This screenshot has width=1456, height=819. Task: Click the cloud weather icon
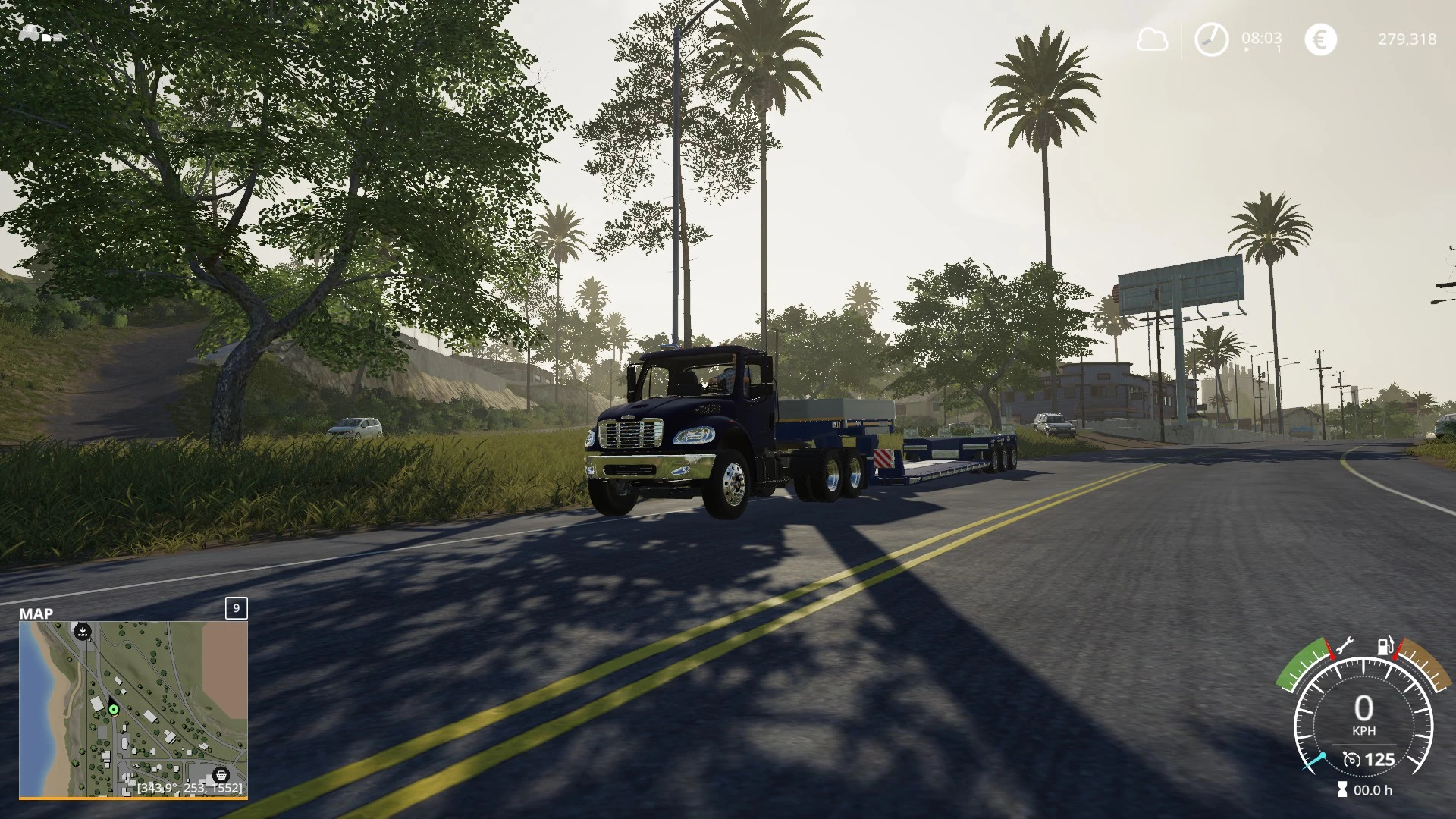click(1152, 39)
